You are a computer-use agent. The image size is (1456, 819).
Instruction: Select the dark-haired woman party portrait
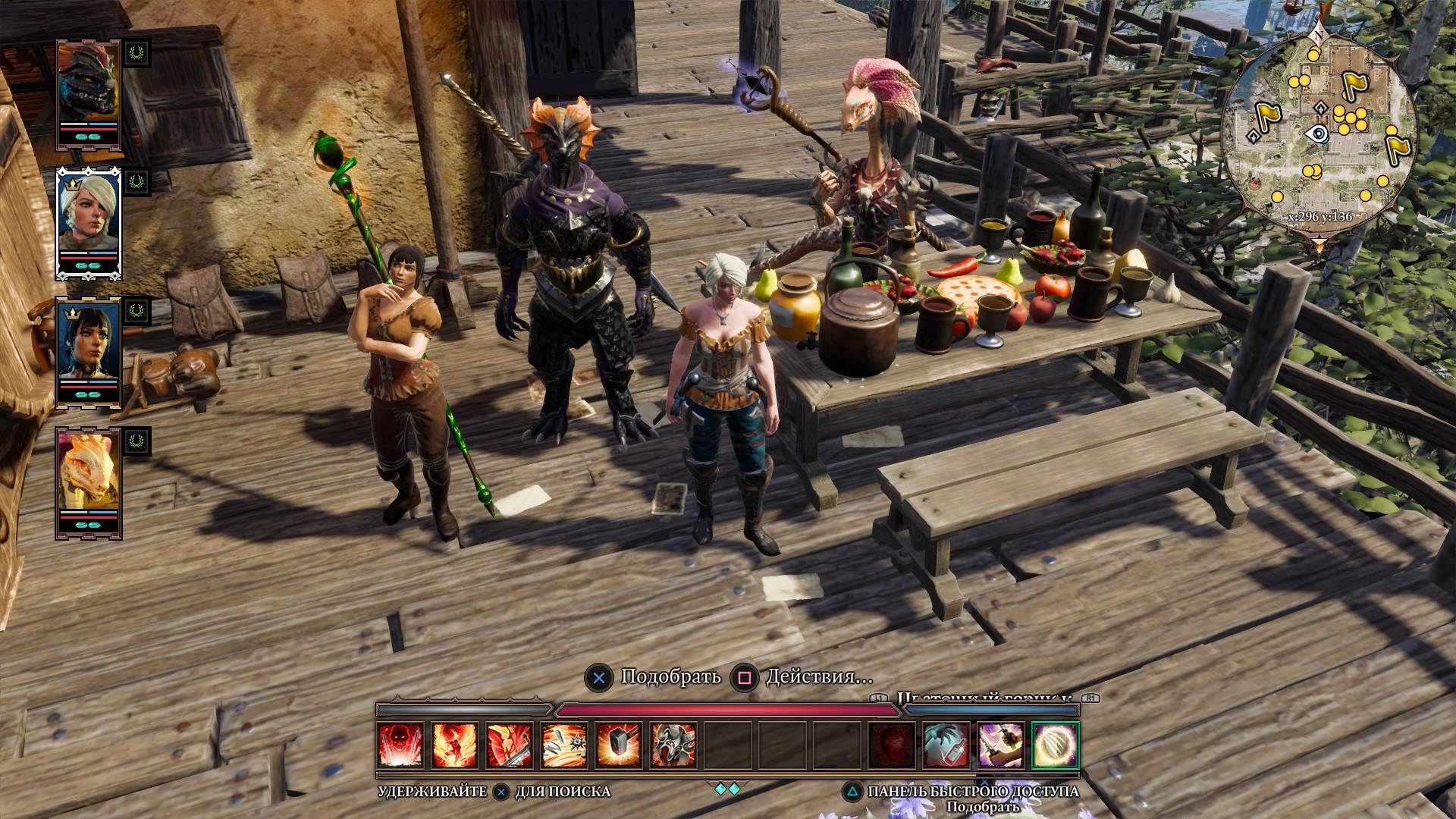point(89,345)
